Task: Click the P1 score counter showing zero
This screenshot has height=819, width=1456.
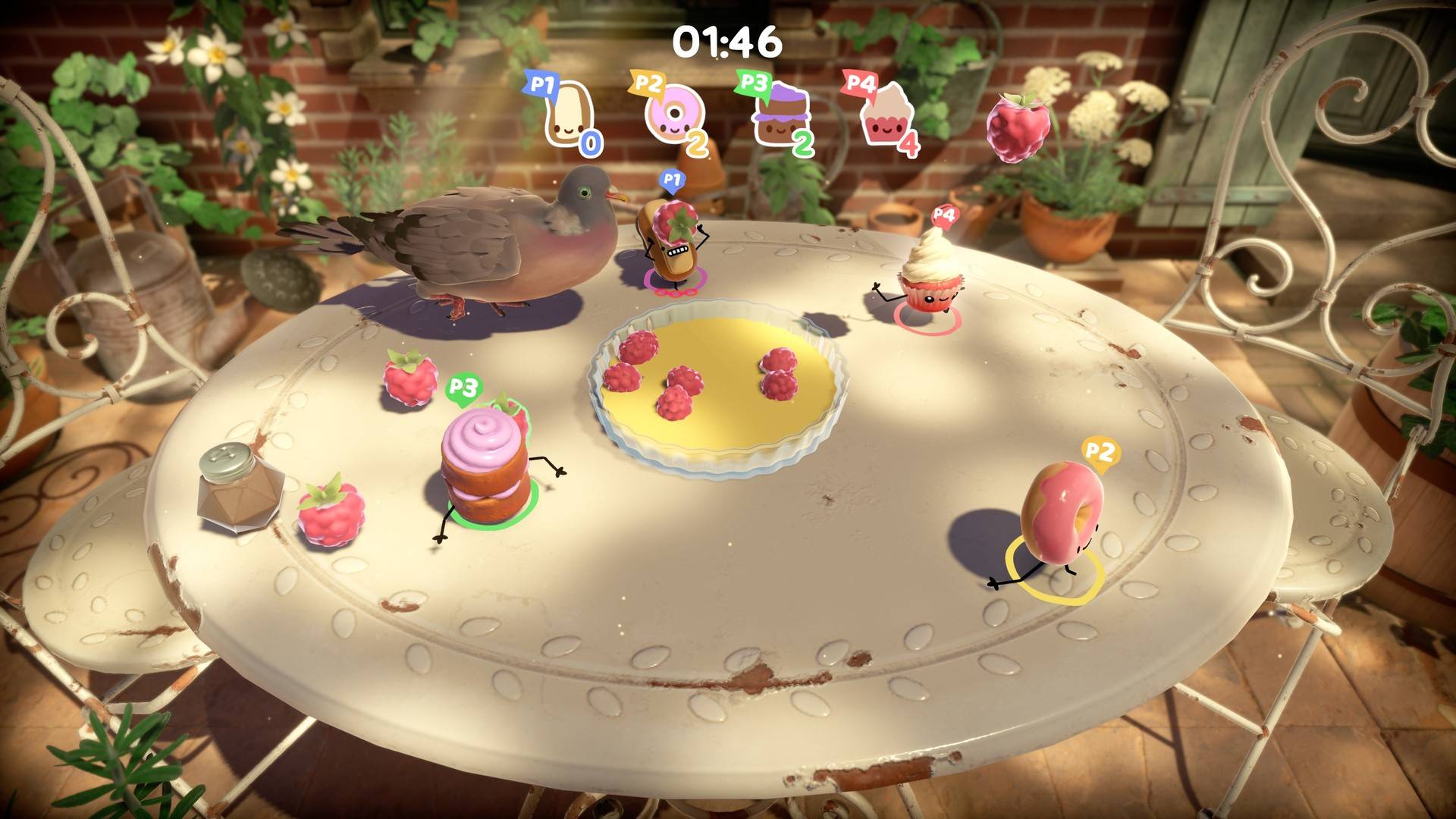Action: coord(591,141)
